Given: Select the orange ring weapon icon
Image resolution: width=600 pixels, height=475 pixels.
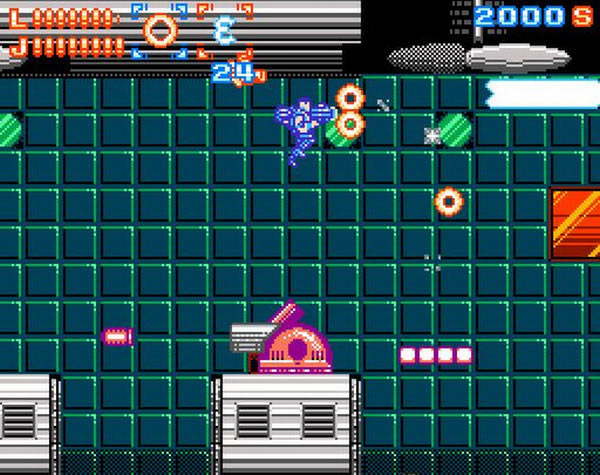Looking at the screenshot, I should coord(158,30).
